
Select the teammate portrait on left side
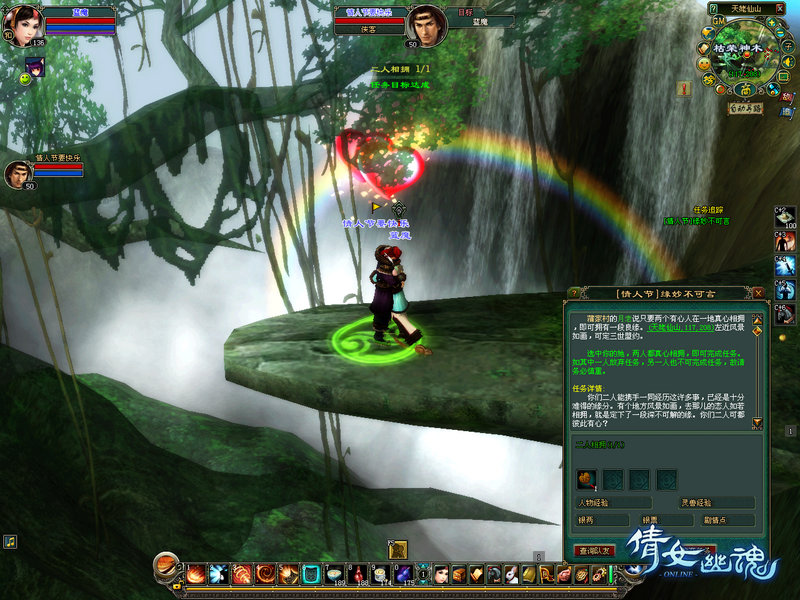click(18, 174)
